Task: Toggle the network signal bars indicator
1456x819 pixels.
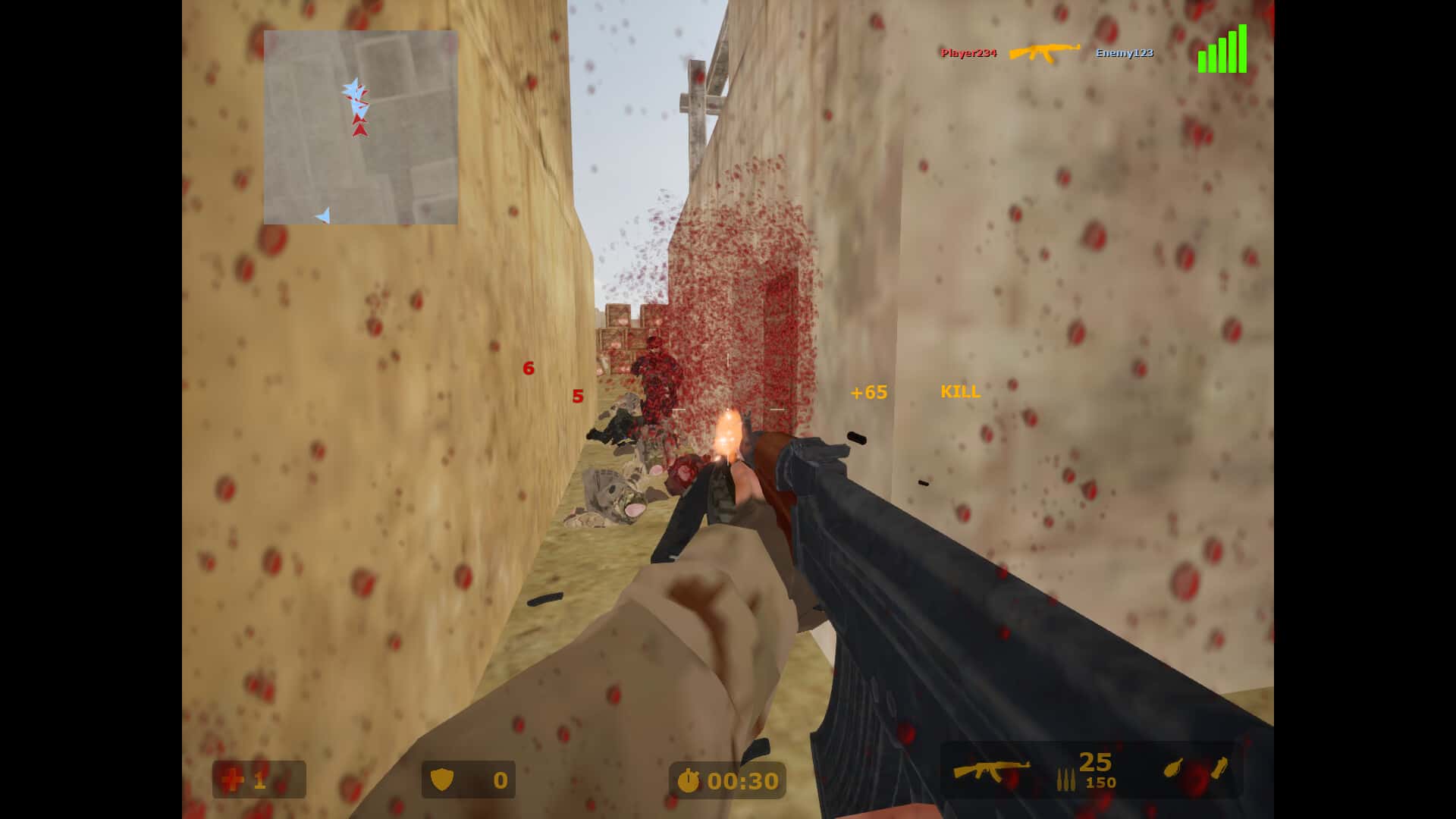Action: [1222, 51]
